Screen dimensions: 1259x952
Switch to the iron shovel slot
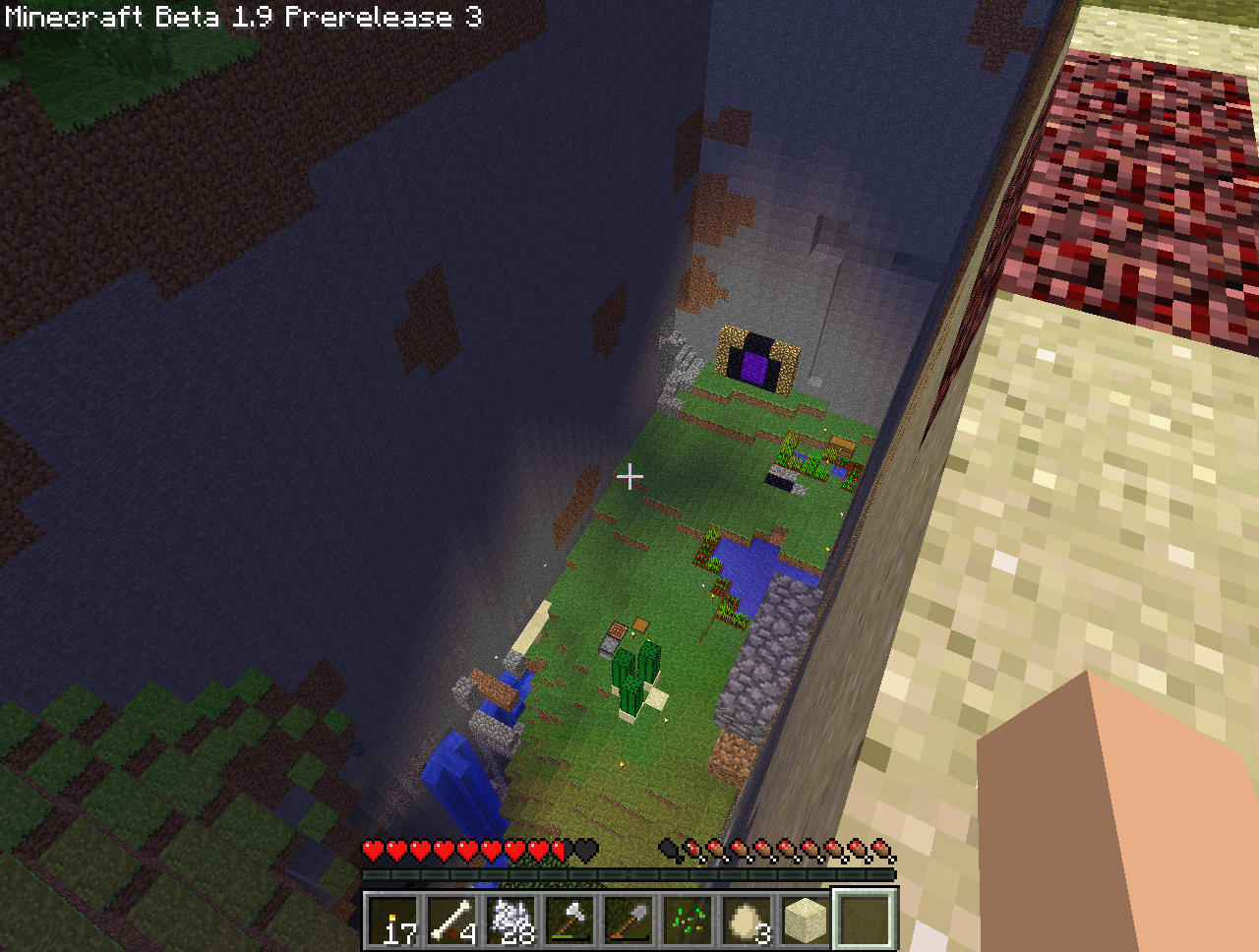[x=629, y=921]
